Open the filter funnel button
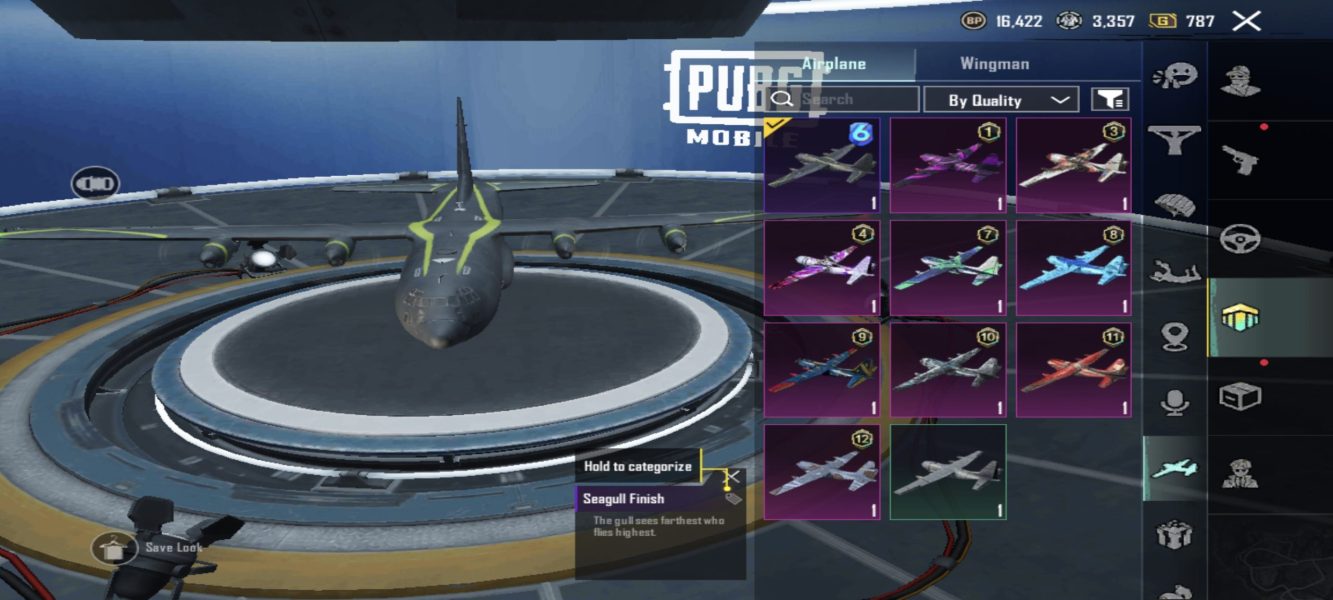 (1110, 99)
